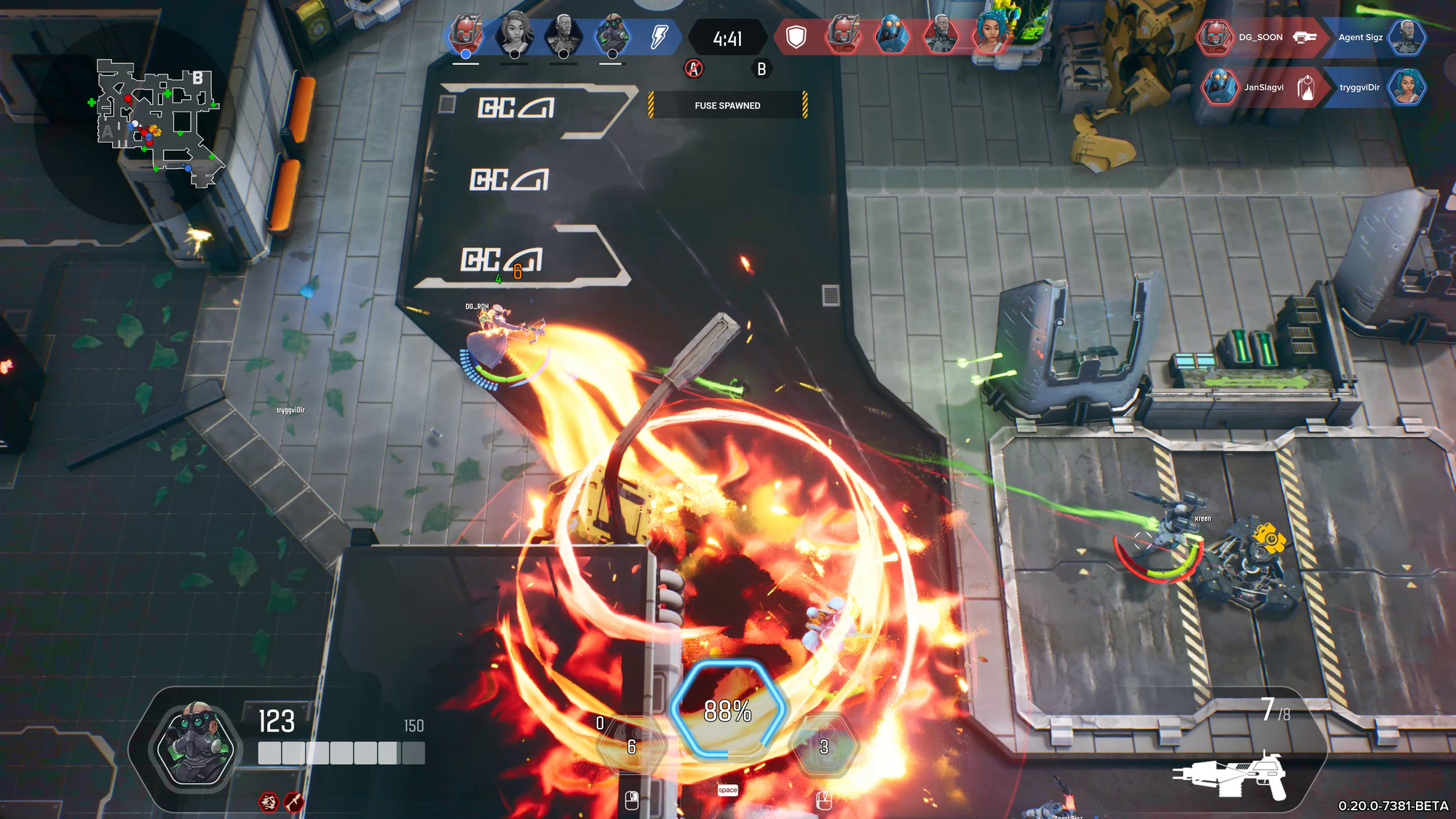This screenshot has height=819, width=1456.
Task: Trigger the ability hex showing number 3
Action: tap(824, 746)
